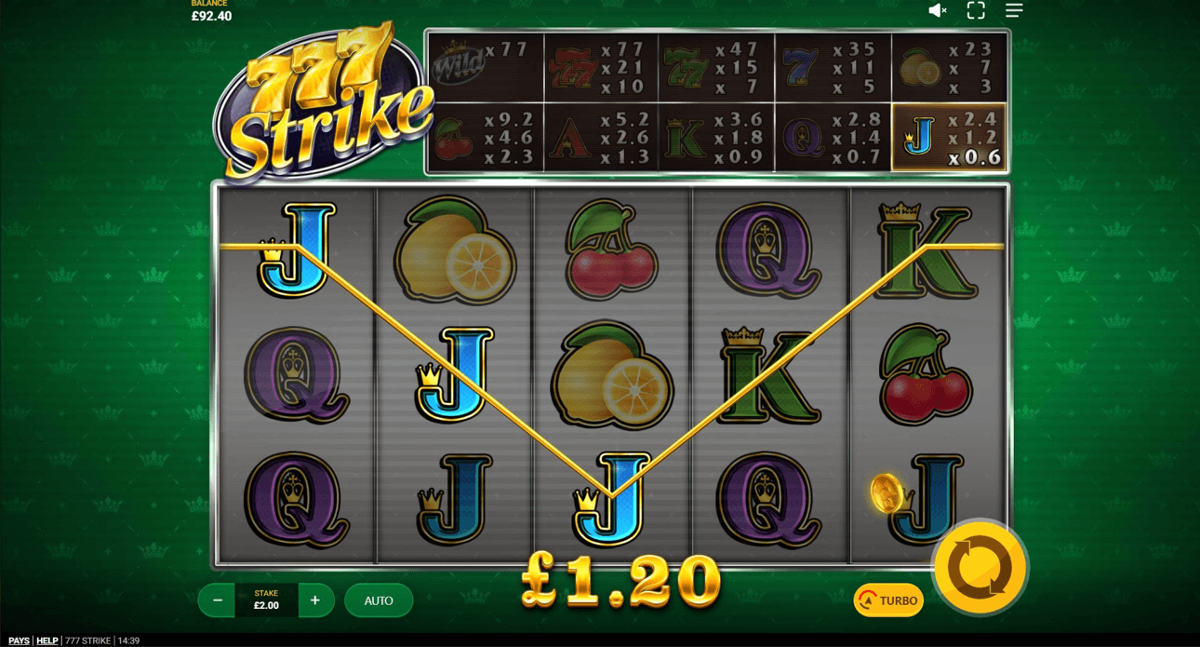
Task: Open the Auto spin options
Action: coord(379,600)
